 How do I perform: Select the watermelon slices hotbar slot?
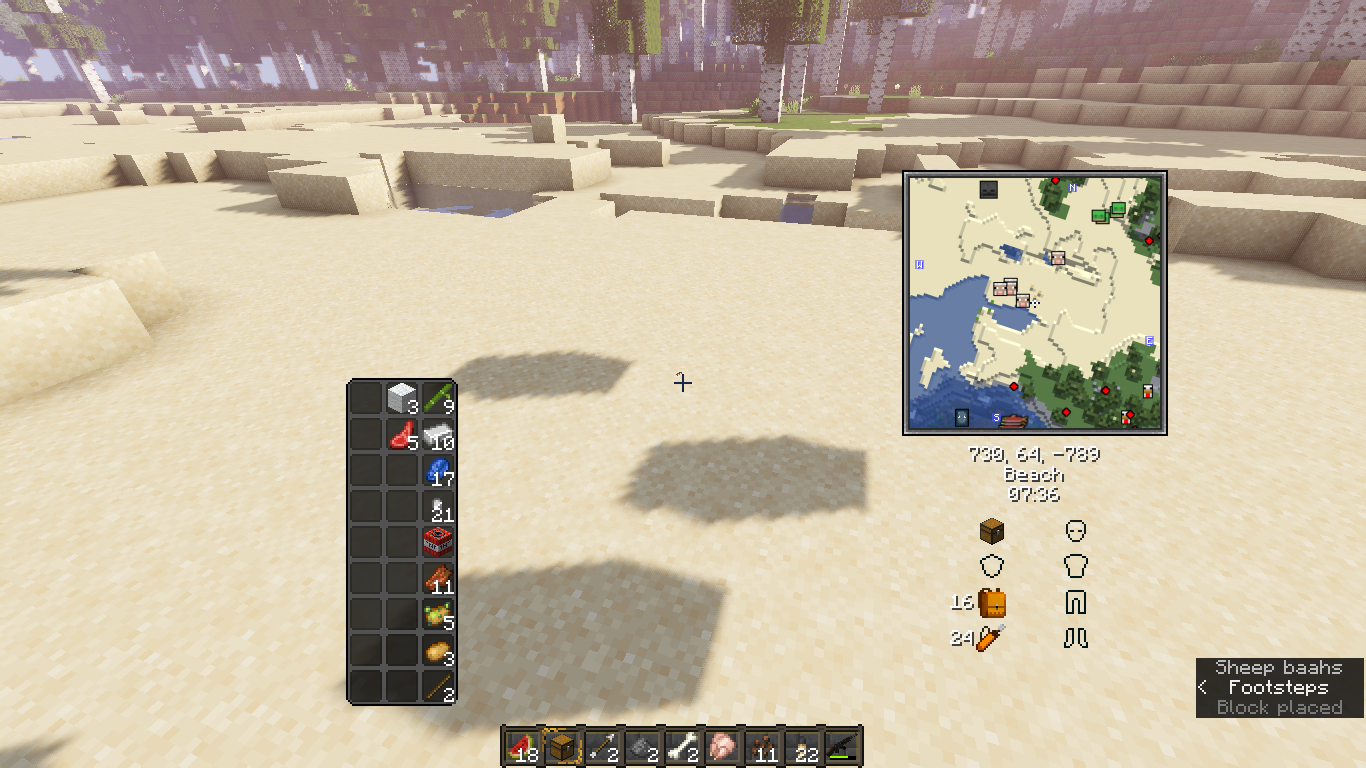[x=521, y=746]
